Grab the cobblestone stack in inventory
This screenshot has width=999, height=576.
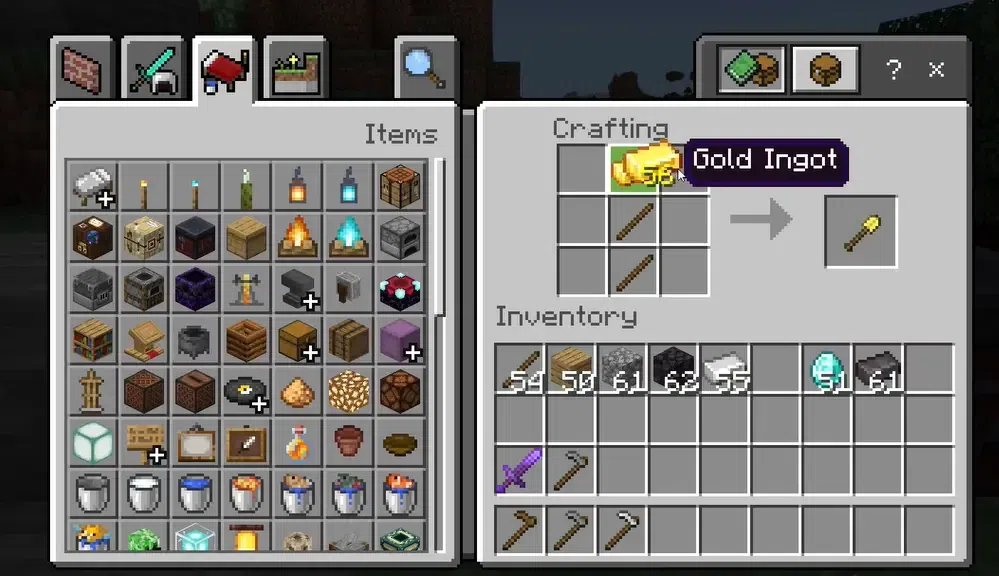(x=622, y=369)
